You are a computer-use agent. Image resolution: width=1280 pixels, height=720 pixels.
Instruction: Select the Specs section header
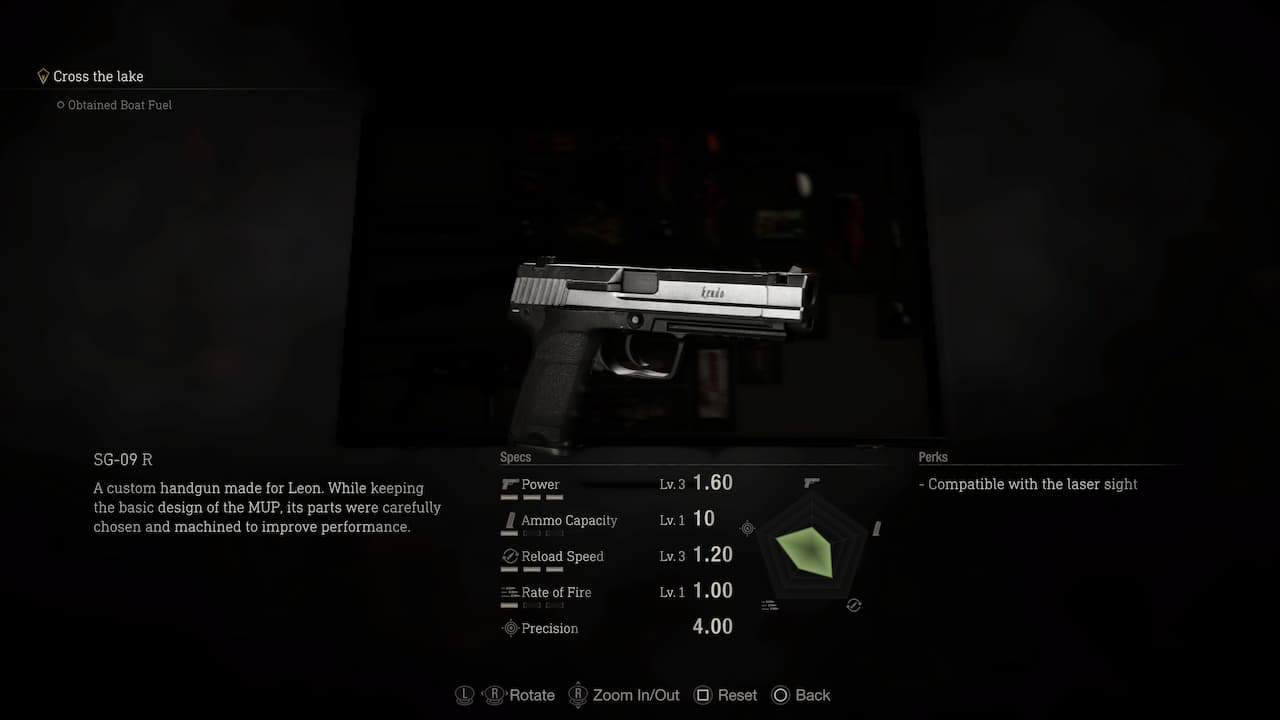pyautogui.click(x=515, y=457)
